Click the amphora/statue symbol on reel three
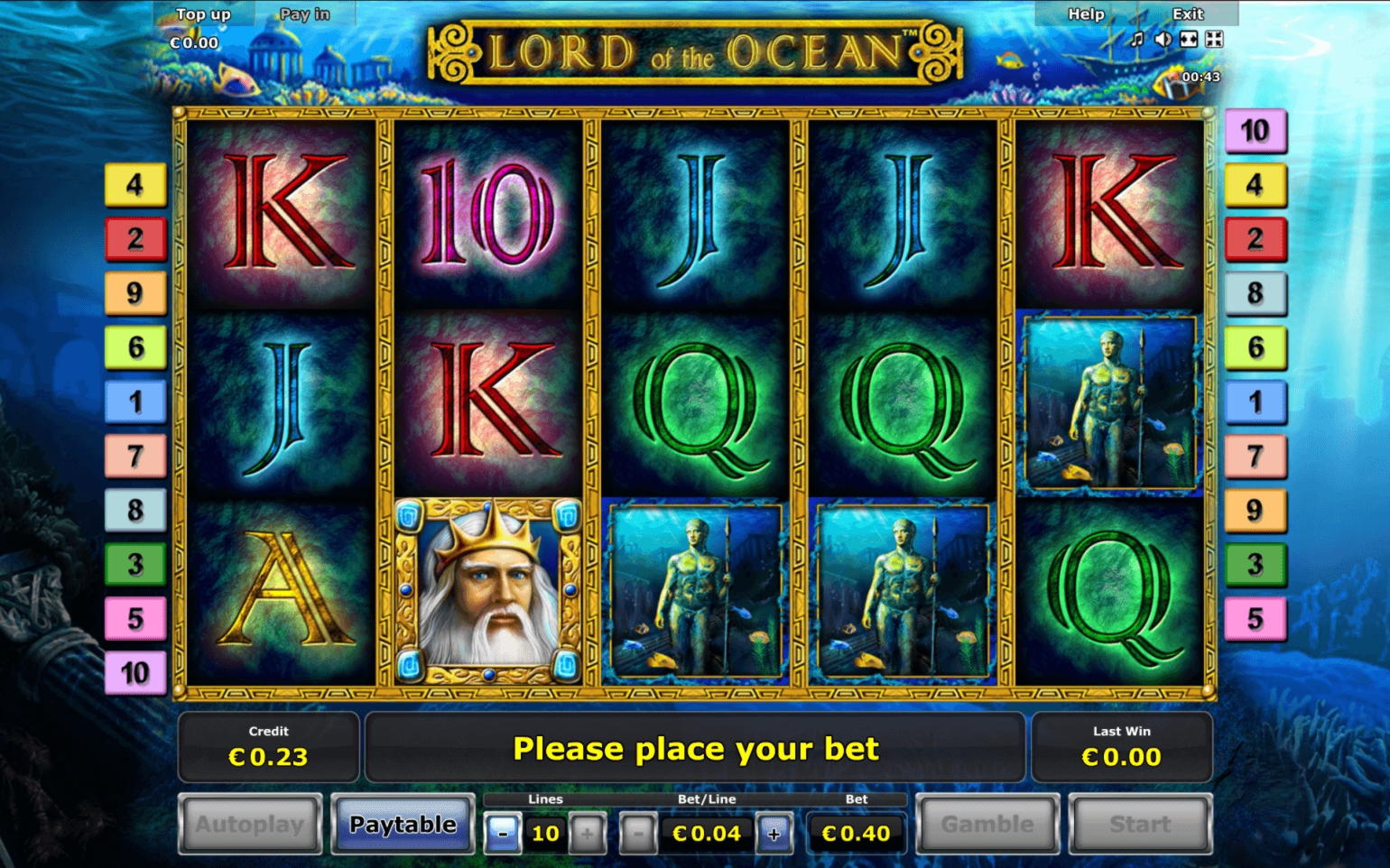 click(x=693, y=591)
